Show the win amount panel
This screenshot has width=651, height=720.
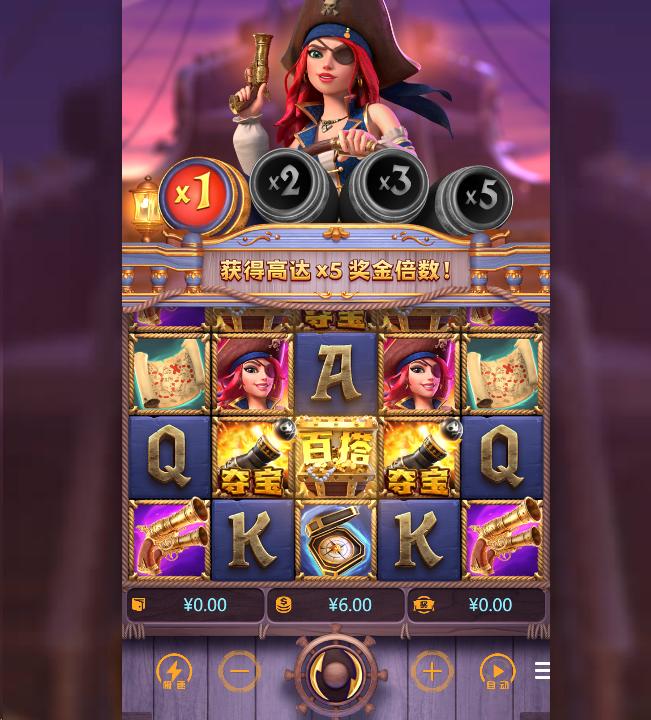click(475, 605)
